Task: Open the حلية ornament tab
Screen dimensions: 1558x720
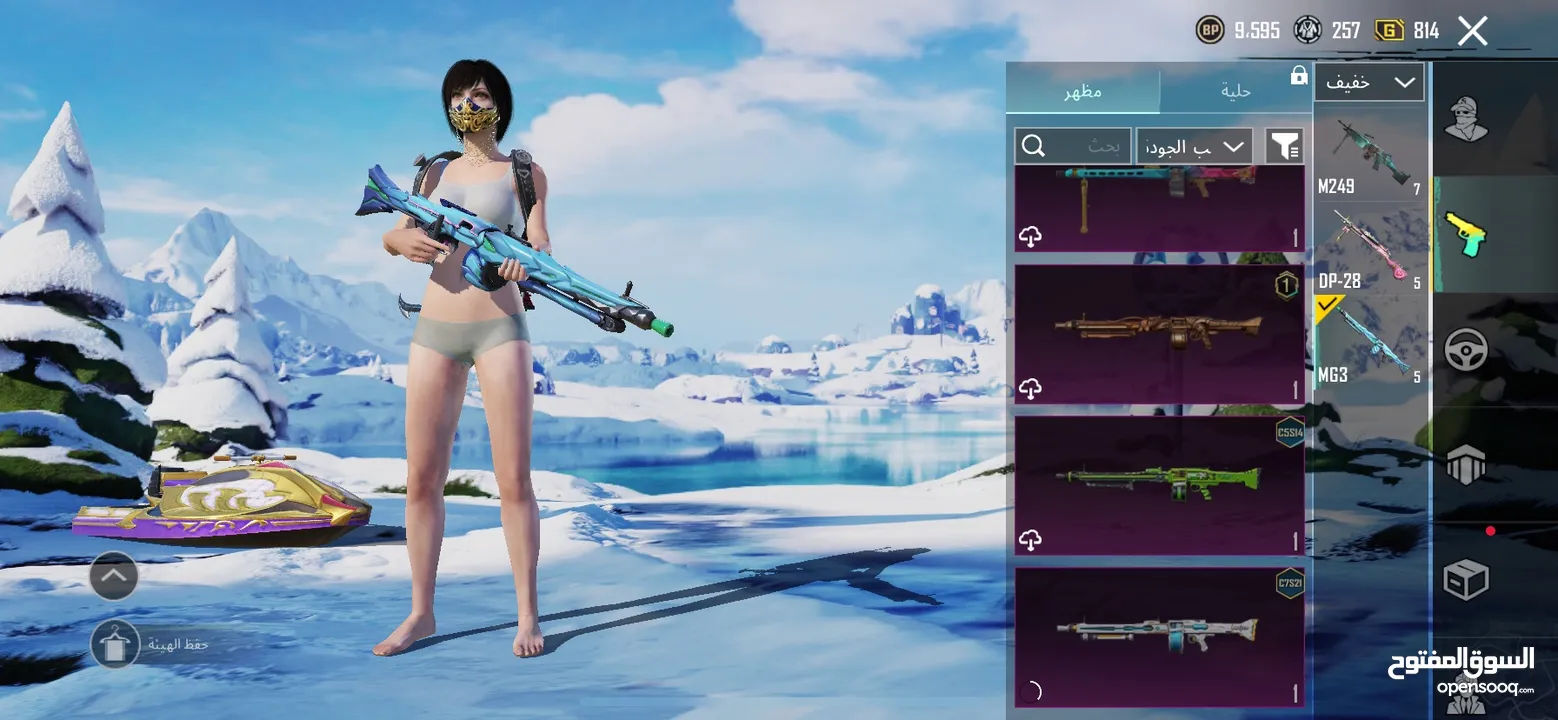Action: point(1236,91)
